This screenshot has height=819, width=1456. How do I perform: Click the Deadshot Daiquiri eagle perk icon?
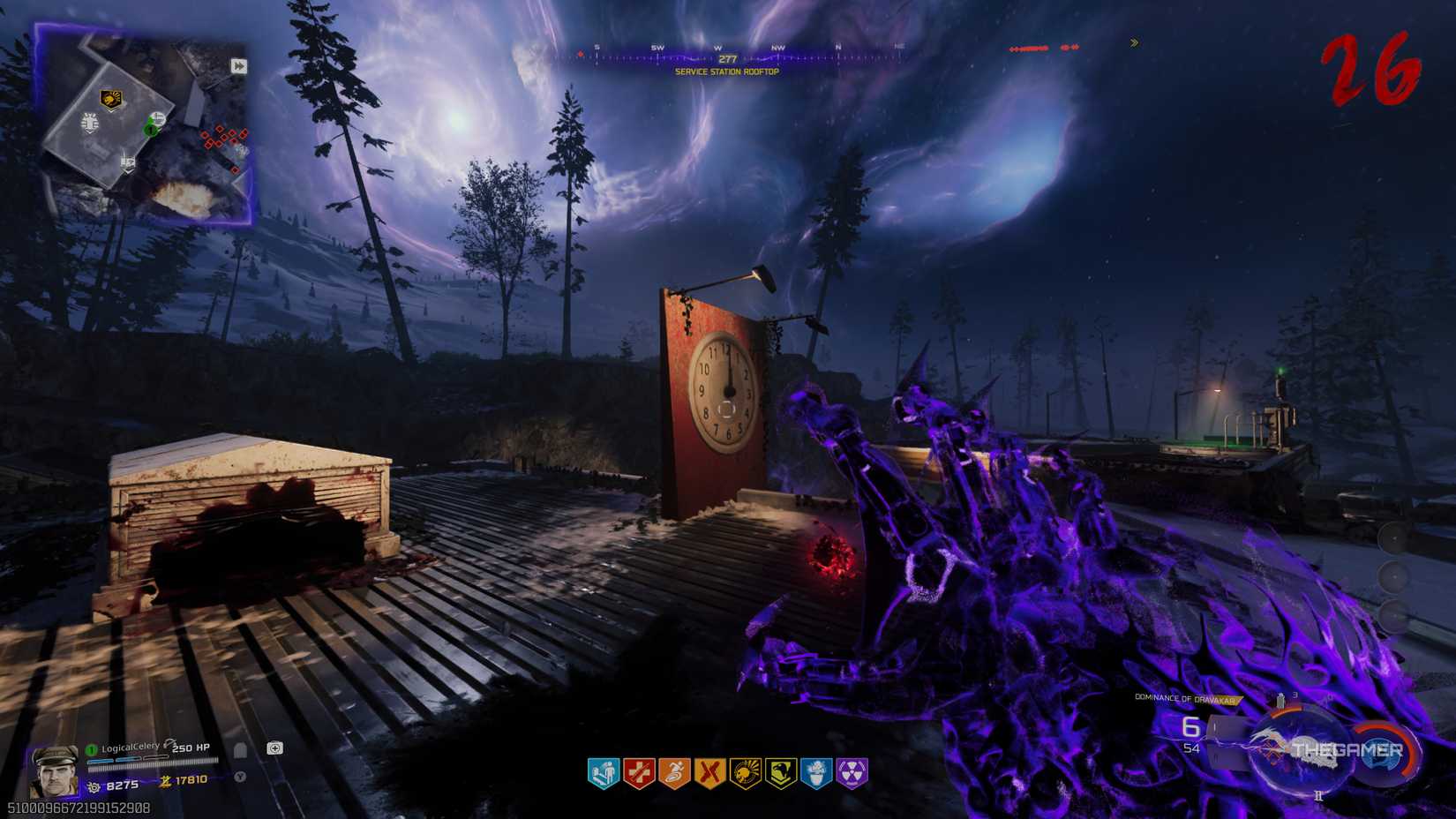[780, 772]
